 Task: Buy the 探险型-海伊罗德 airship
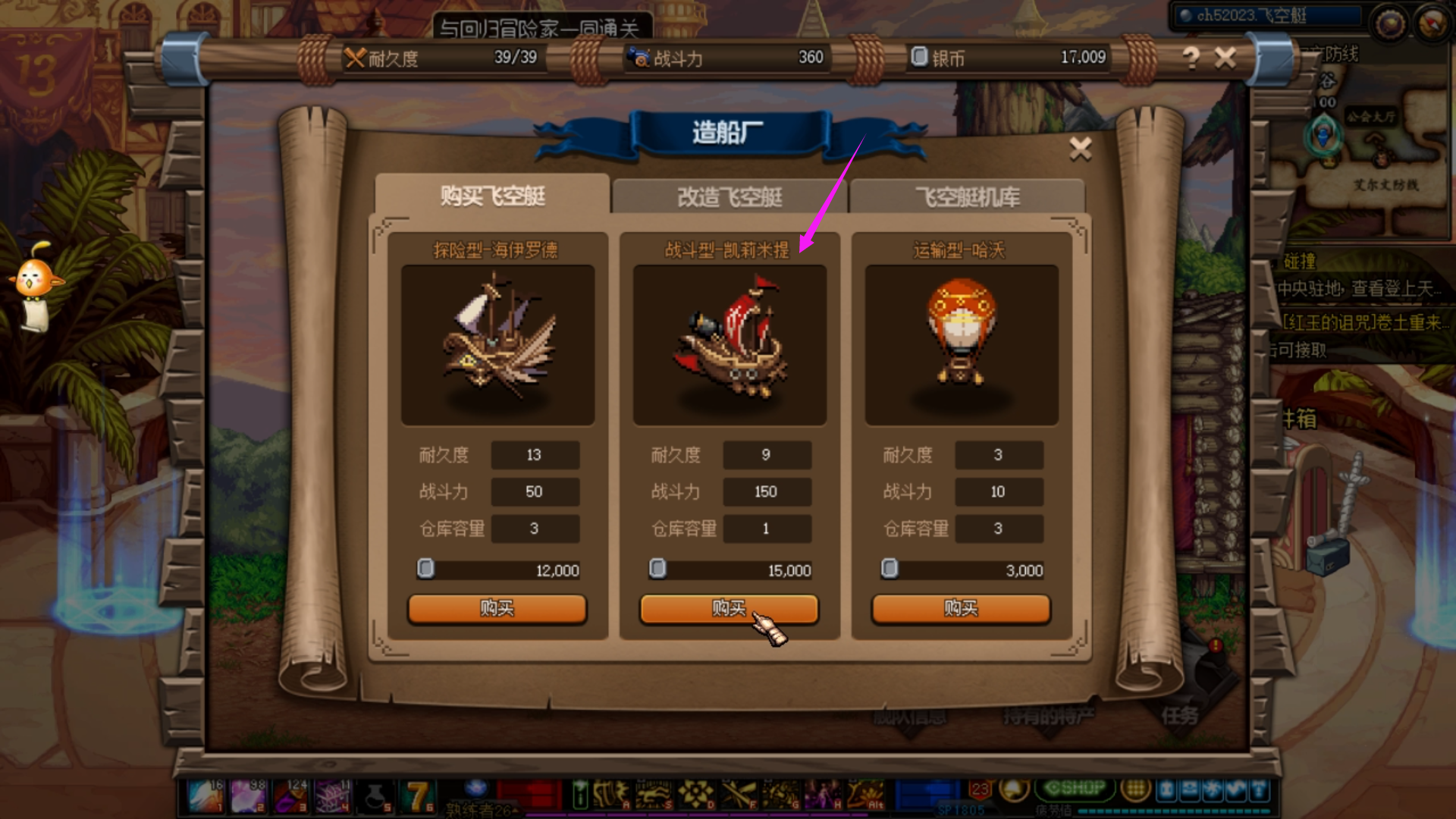pyautogui.click(x=497, y=608)
